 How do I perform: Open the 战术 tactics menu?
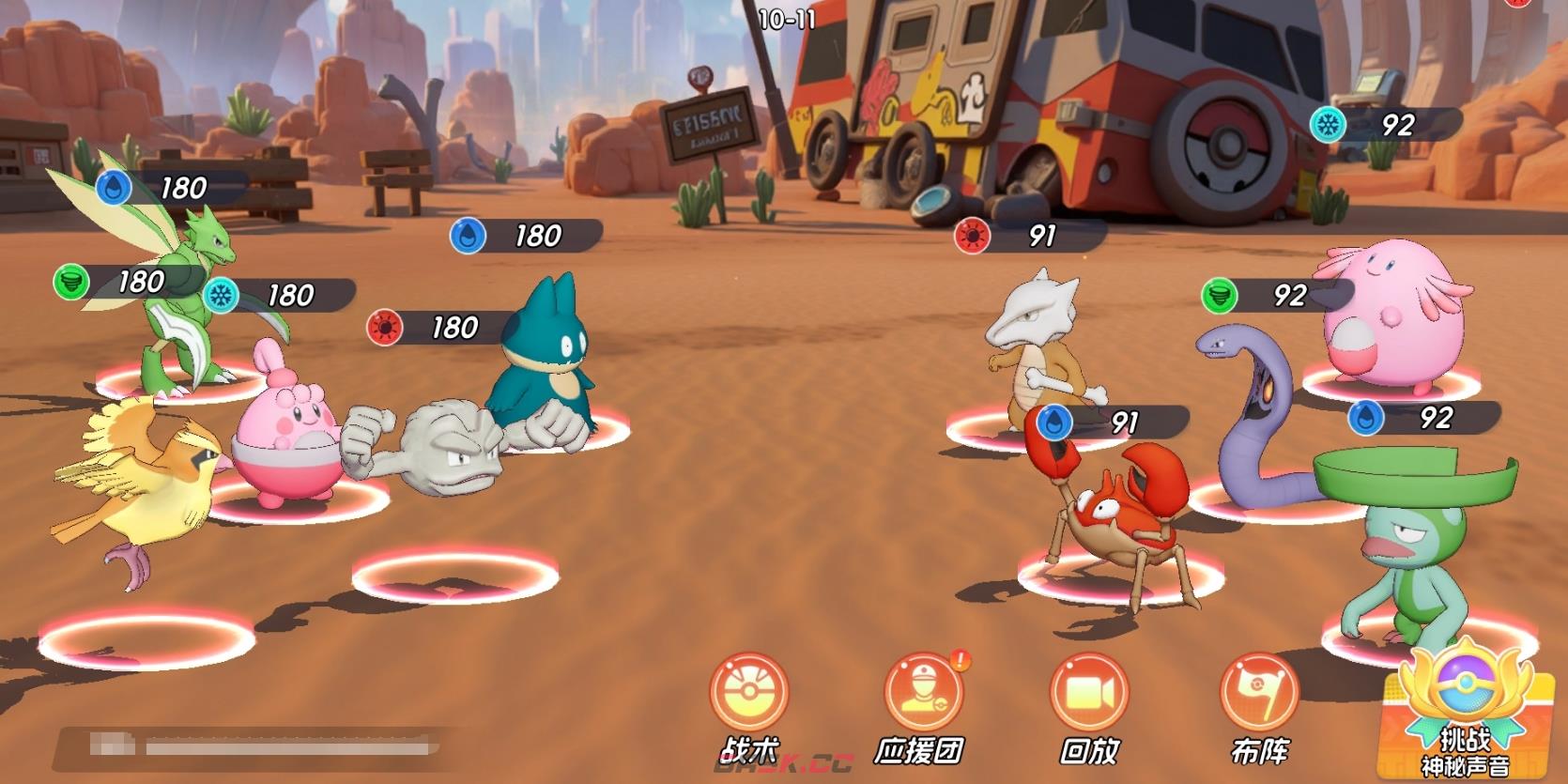749,695
